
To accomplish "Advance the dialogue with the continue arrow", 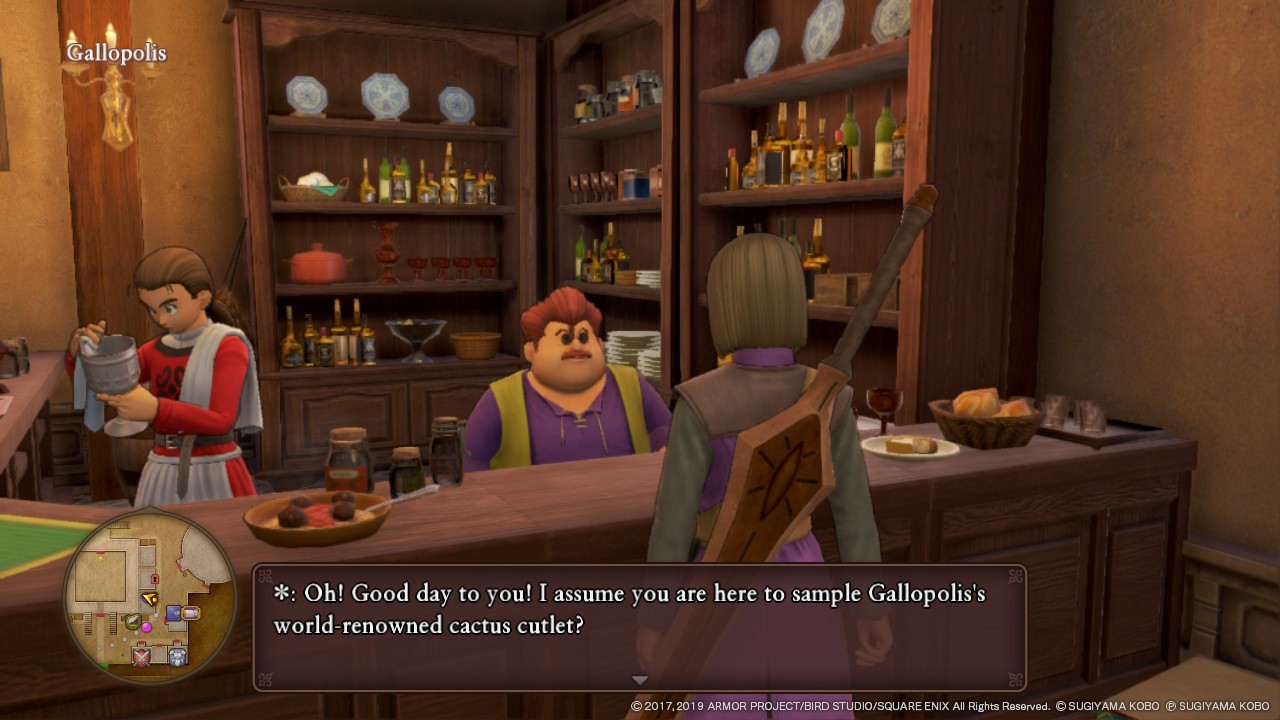I will click(640, 680).
